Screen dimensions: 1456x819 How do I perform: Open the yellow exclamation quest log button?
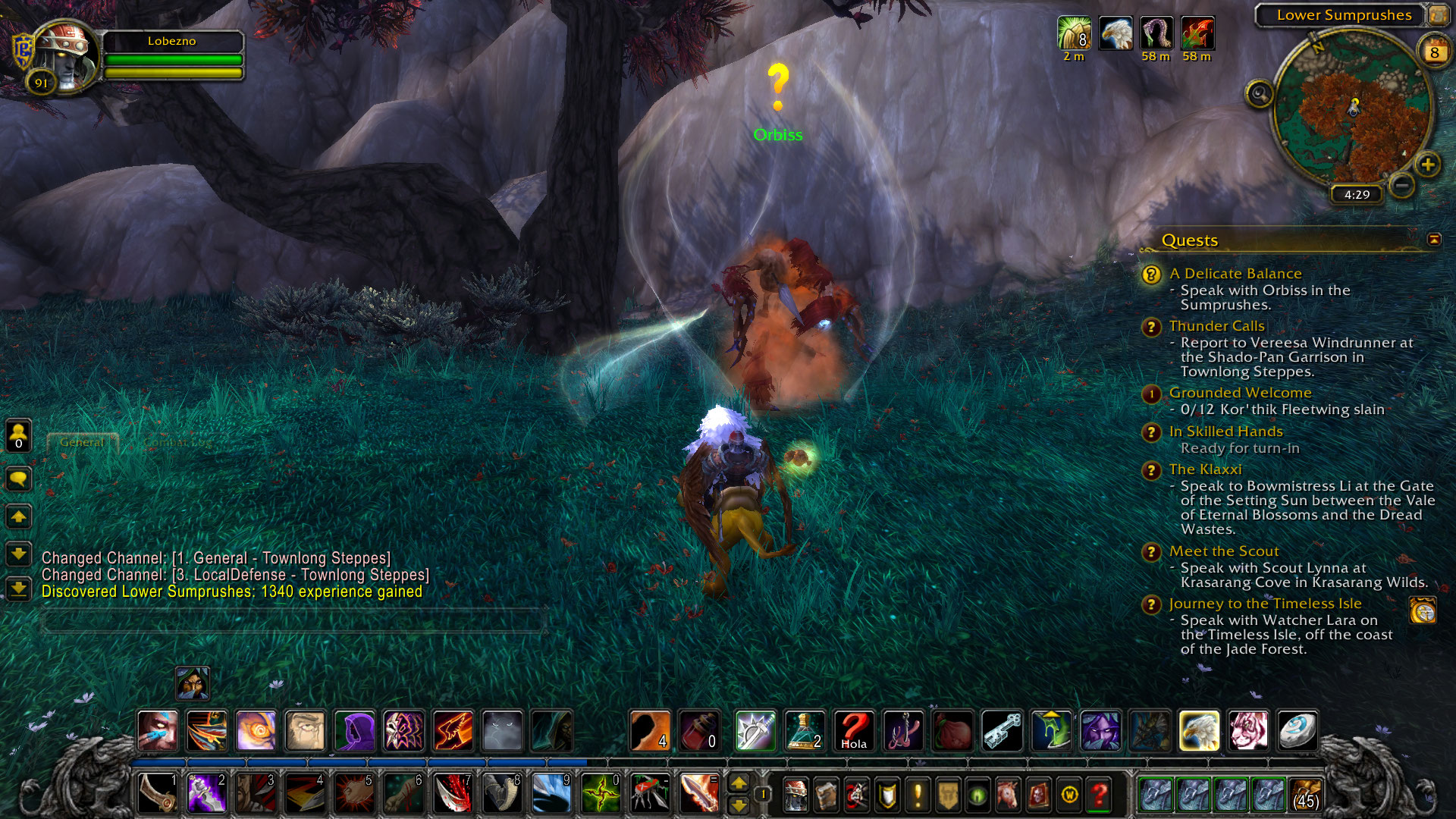(x=918, y=795)
